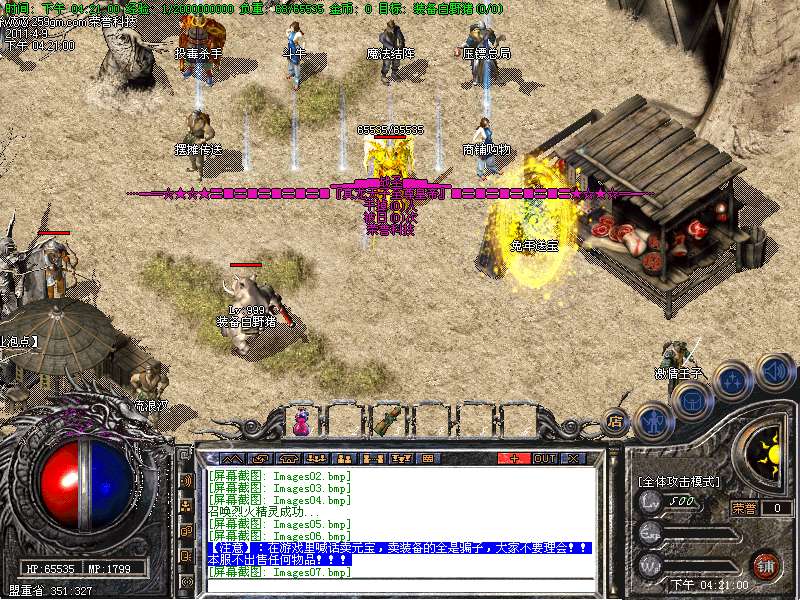Screen dimensions: 800x600
Task: Change the 全体攻击模式 attack mode label
Action: pos(678,481)
